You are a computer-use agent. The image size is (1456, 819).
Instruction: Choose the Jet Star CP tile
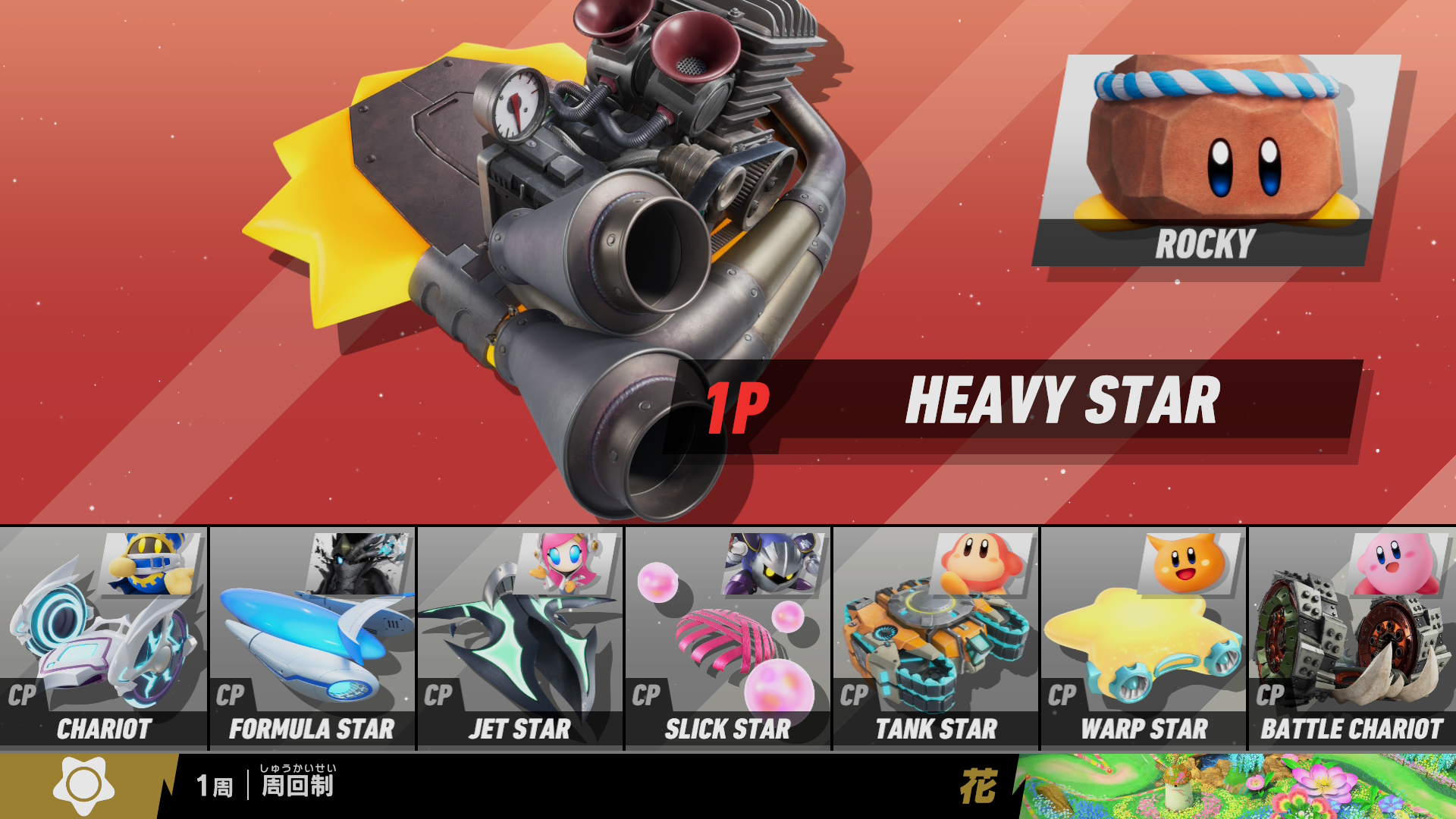520,639
